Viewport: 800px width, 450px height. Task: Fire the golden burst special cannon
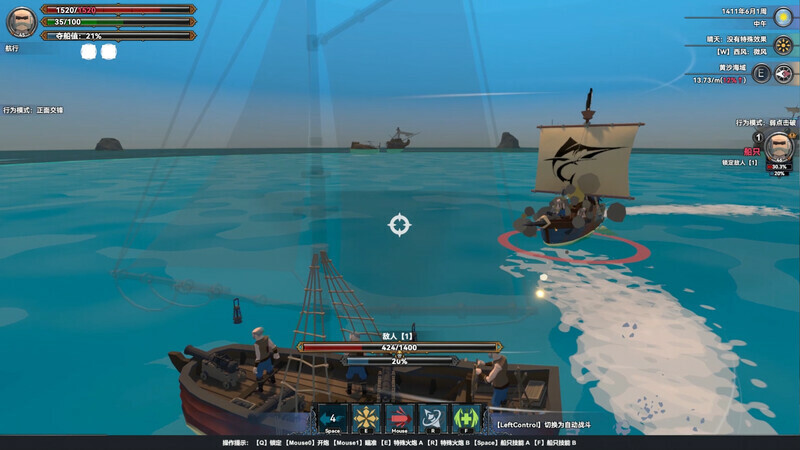[x=366, y=418]
